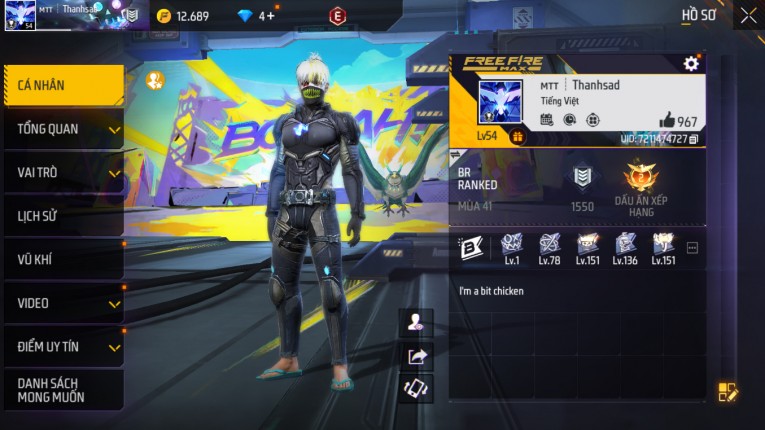Open the gift box under the avatar
Image resolution: width=765 pixels, height=430 pixels.
click(x=518, y=137)
